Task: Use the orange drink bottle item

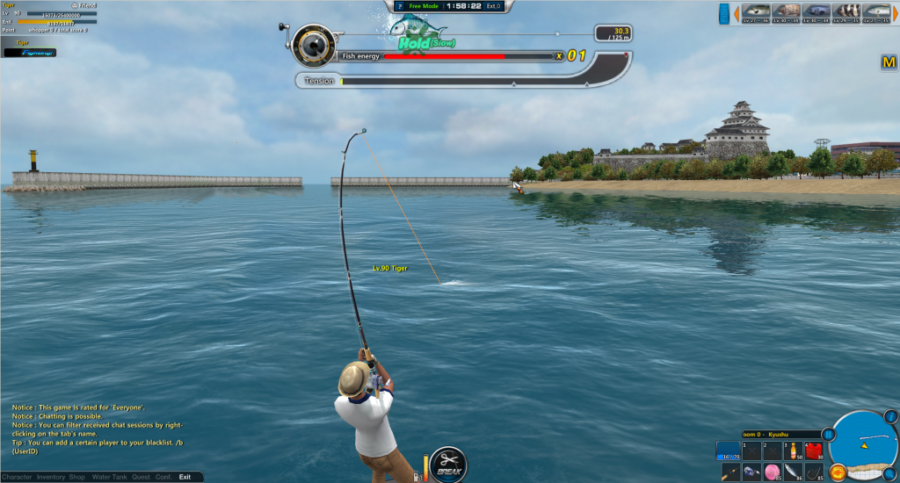Action: (x=792, y=449)
